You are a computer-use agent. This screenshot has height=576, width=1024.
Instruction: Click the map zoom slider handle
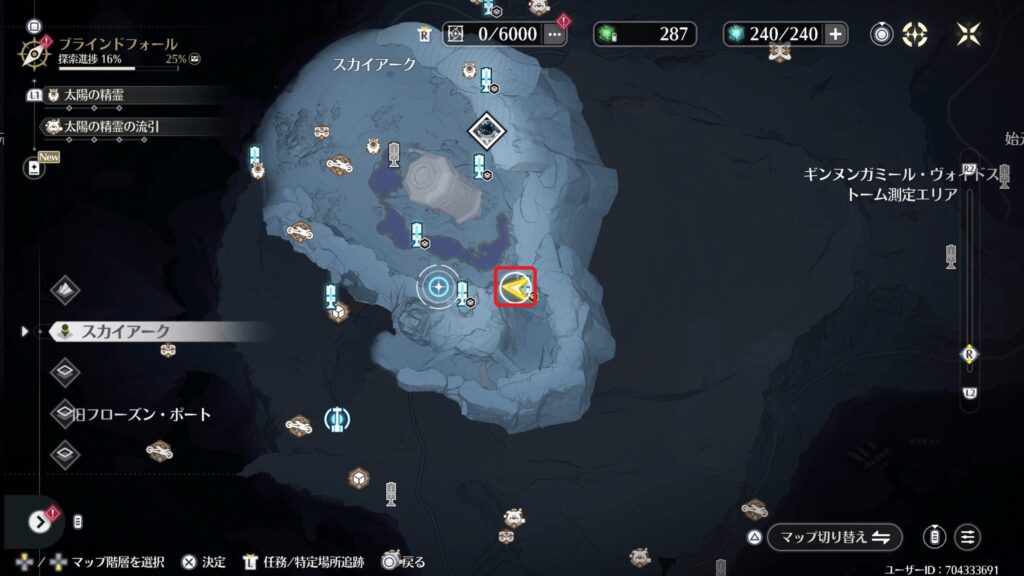pyautogui.click(x=968, y=354)
